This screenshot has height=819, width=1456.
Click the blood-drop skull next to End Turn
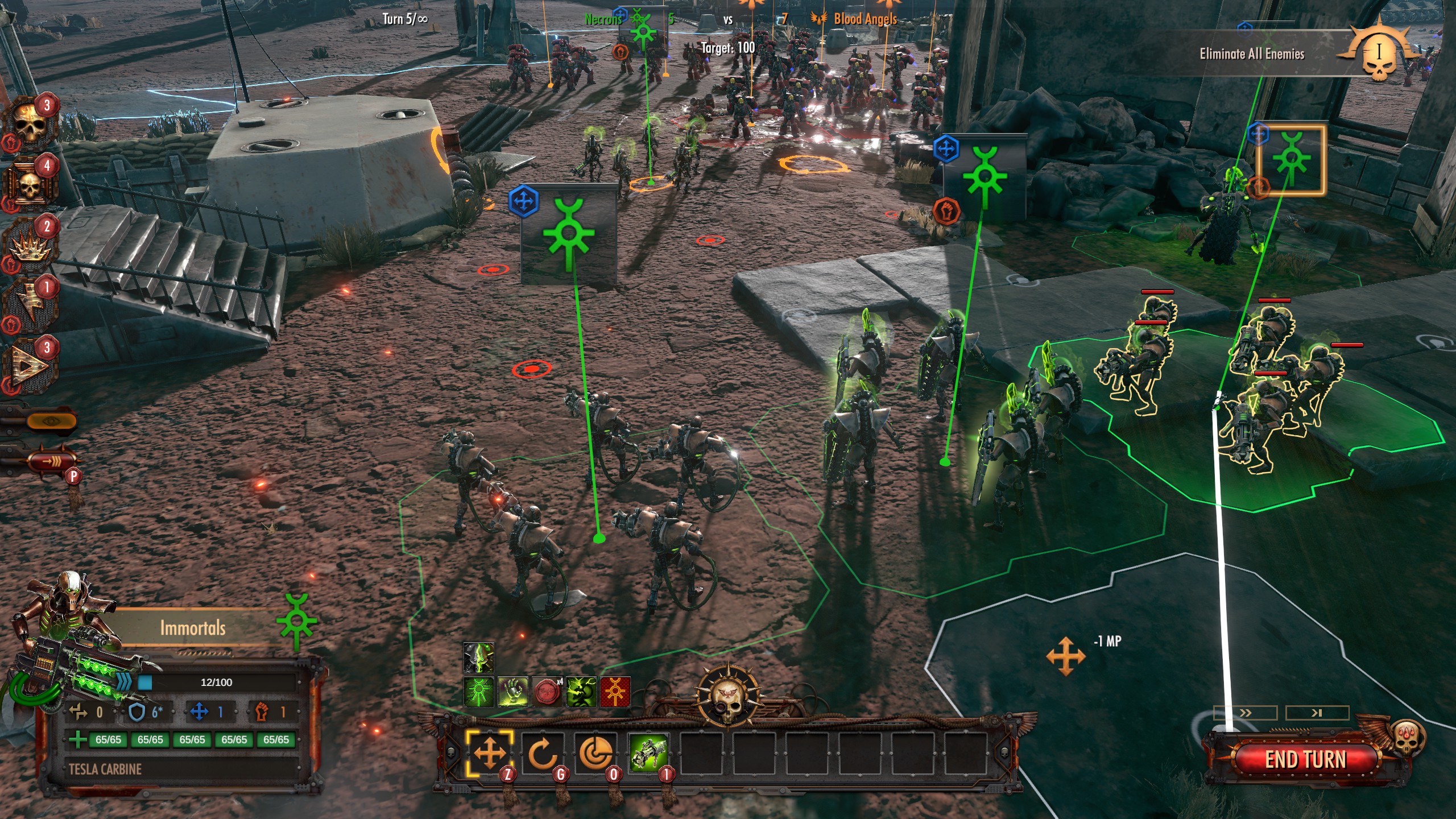click(1406, 738)
